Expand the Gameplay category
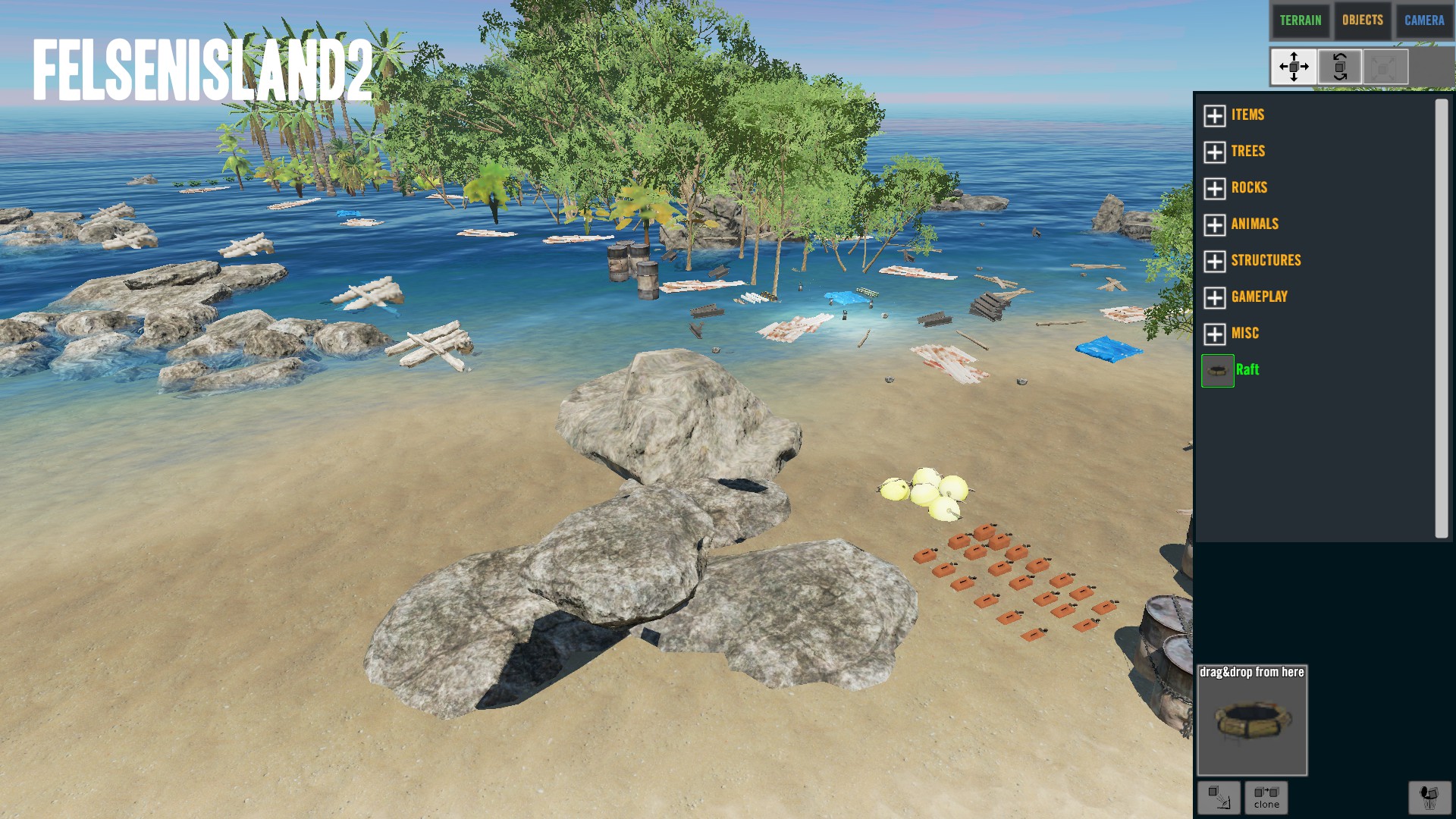The height and width of the screenshot is (819, 1456). 1215,297
